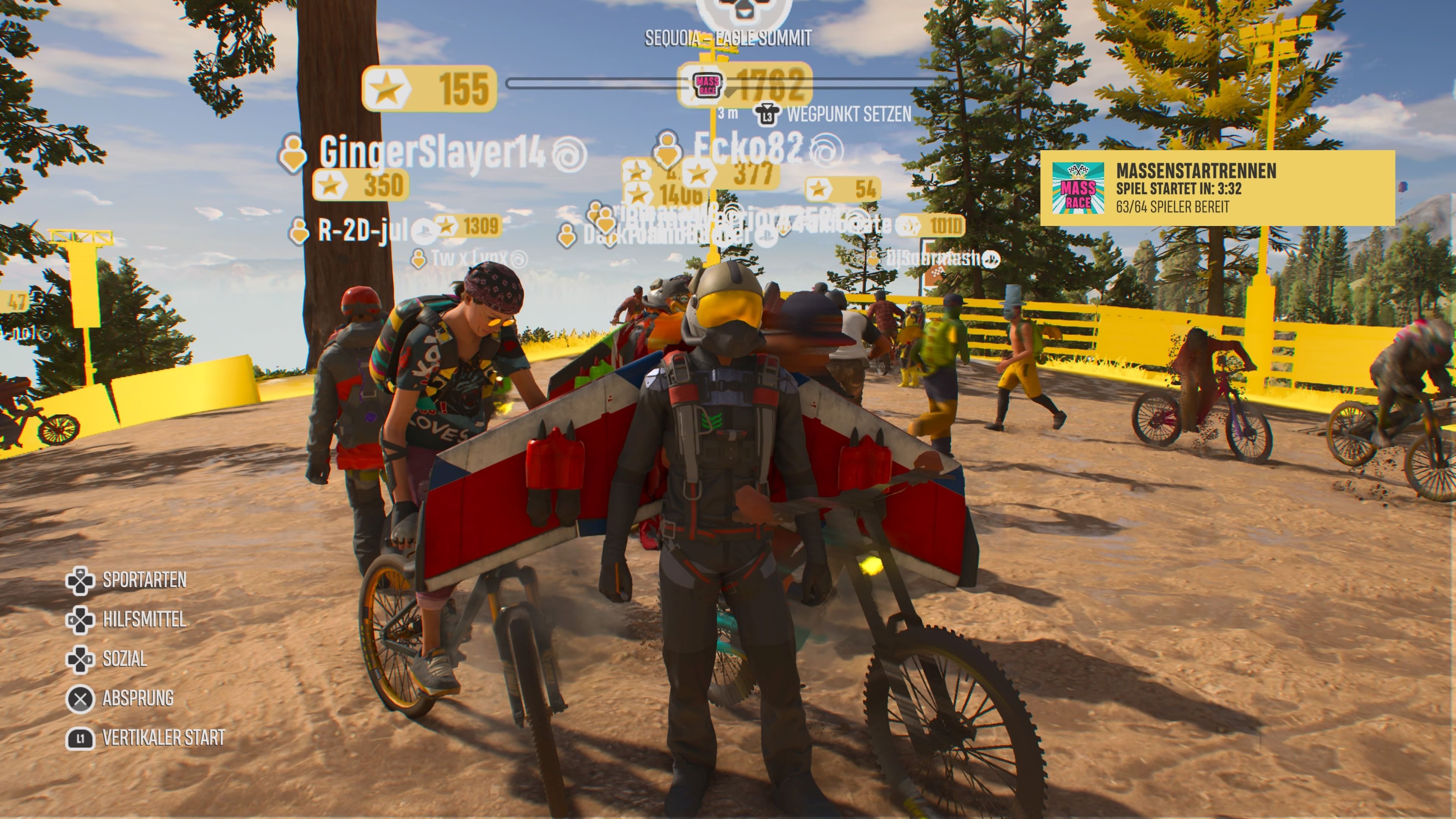The height and width of the screenshot is (819, 1456).
Task: Open the Sozial menu entry
Action: (x=124, y=657)
